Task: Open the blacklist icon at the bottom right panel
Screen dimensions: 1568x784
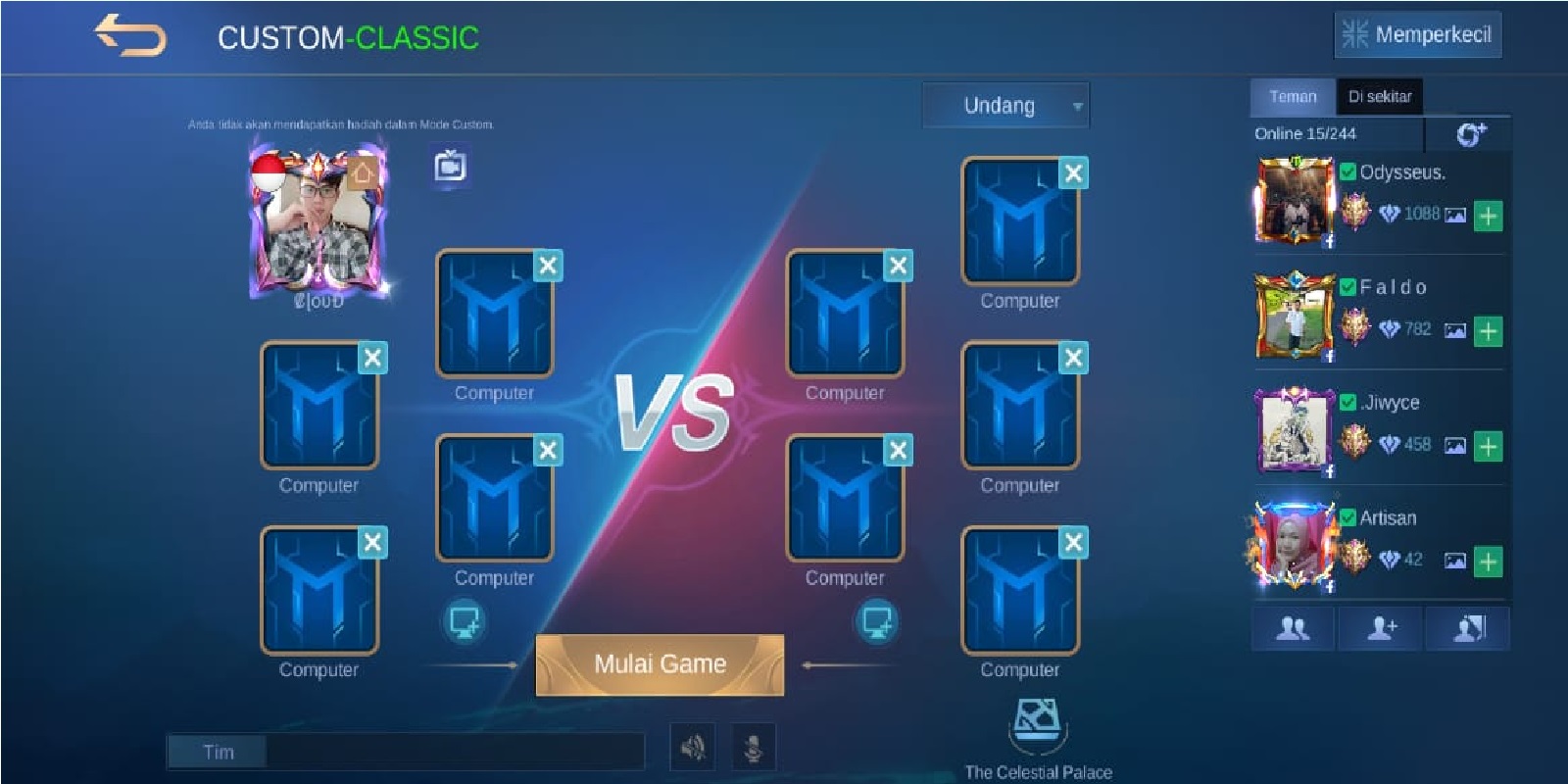Action: (1467, 628)
